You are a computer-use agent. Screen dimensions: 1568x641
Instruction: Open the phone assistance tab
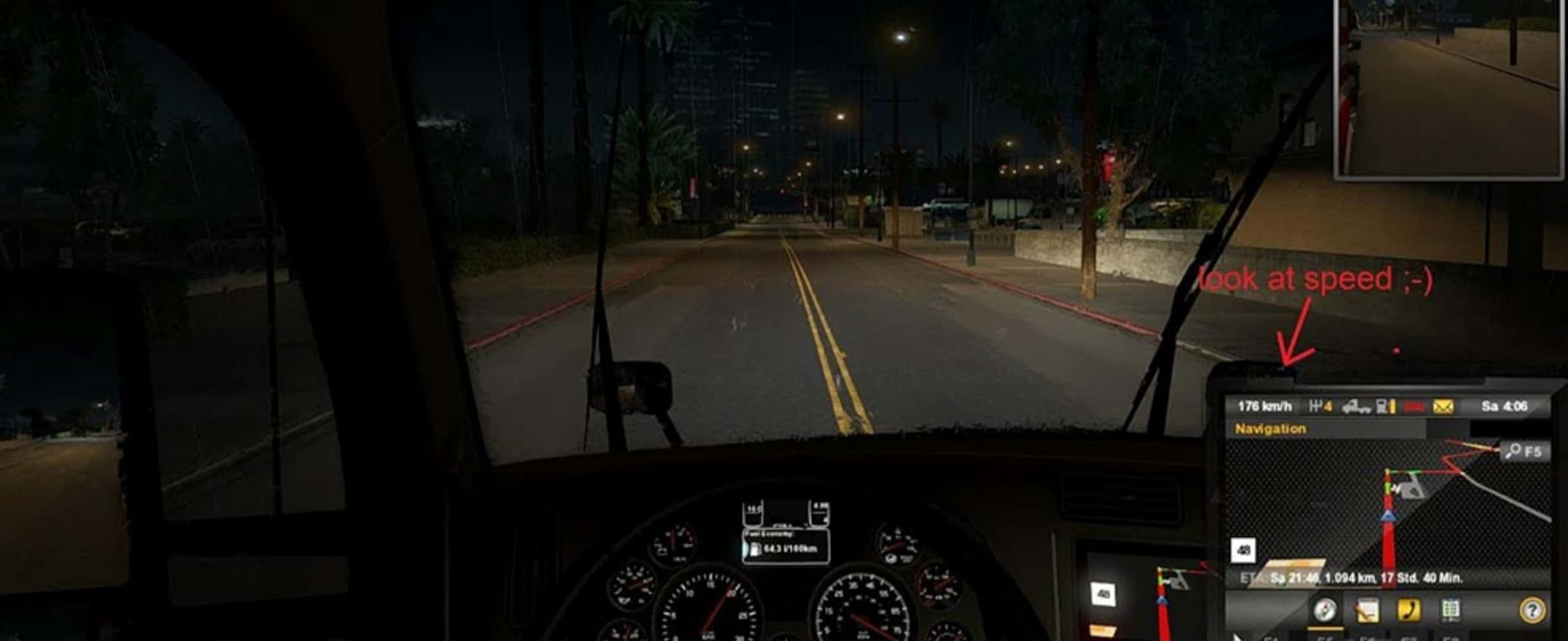tap(1408, 610)
